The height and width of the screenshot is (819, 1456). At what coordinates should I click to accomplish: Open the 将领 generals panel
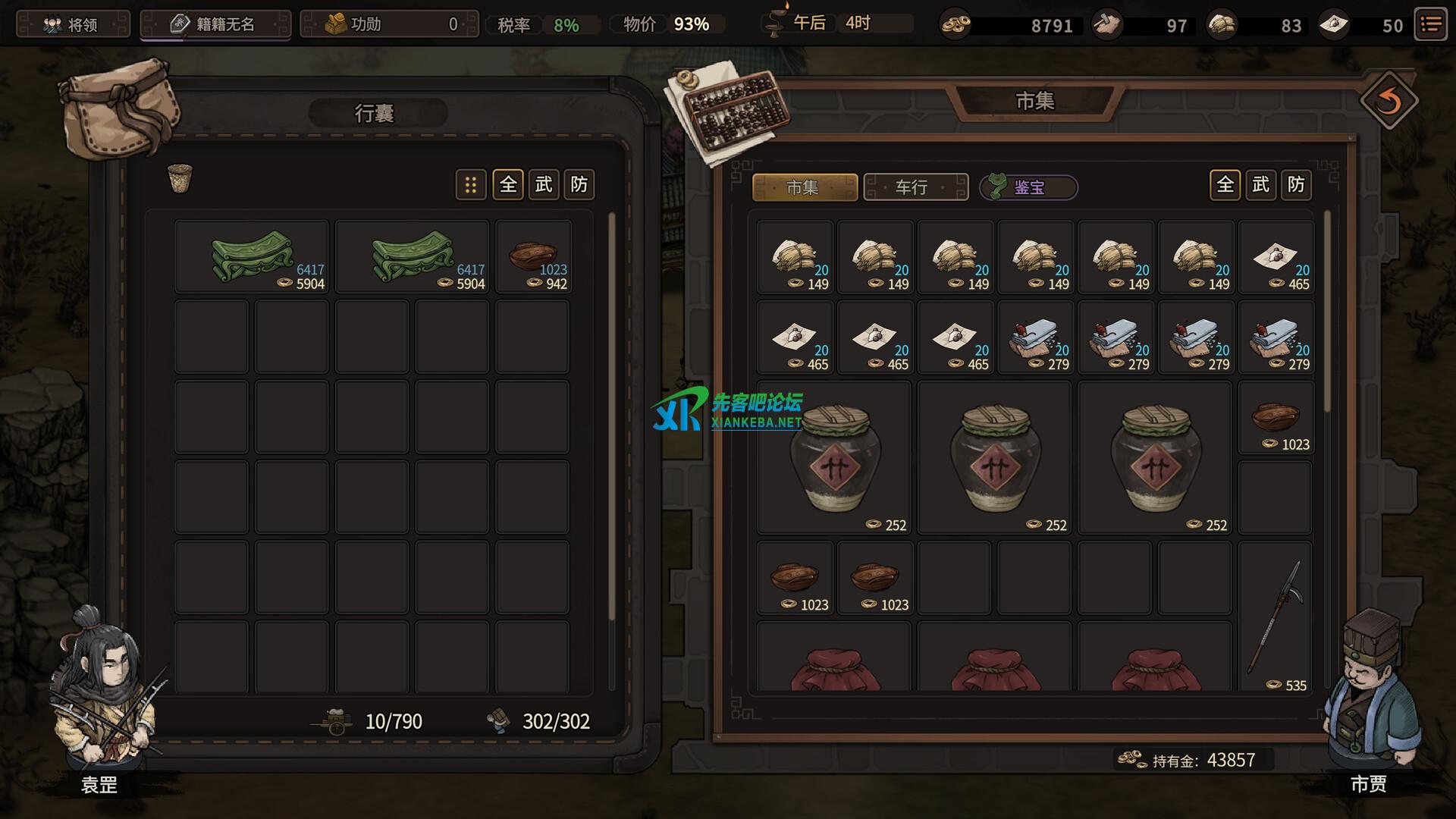[73, 24]
